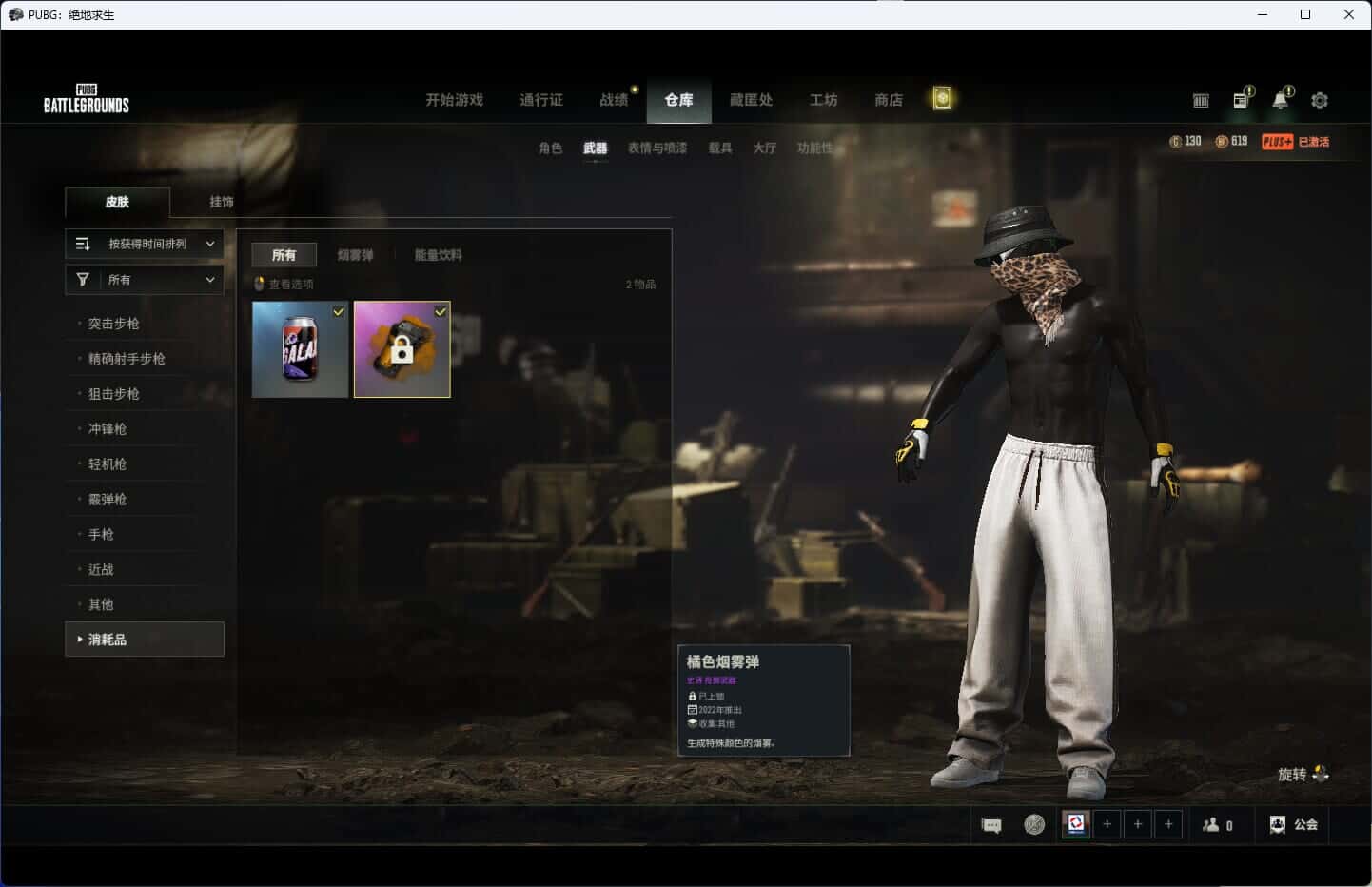The image size is (1372, 887).
Task: Select the locked orange smoke grenade skin
Action: [402, 349]
